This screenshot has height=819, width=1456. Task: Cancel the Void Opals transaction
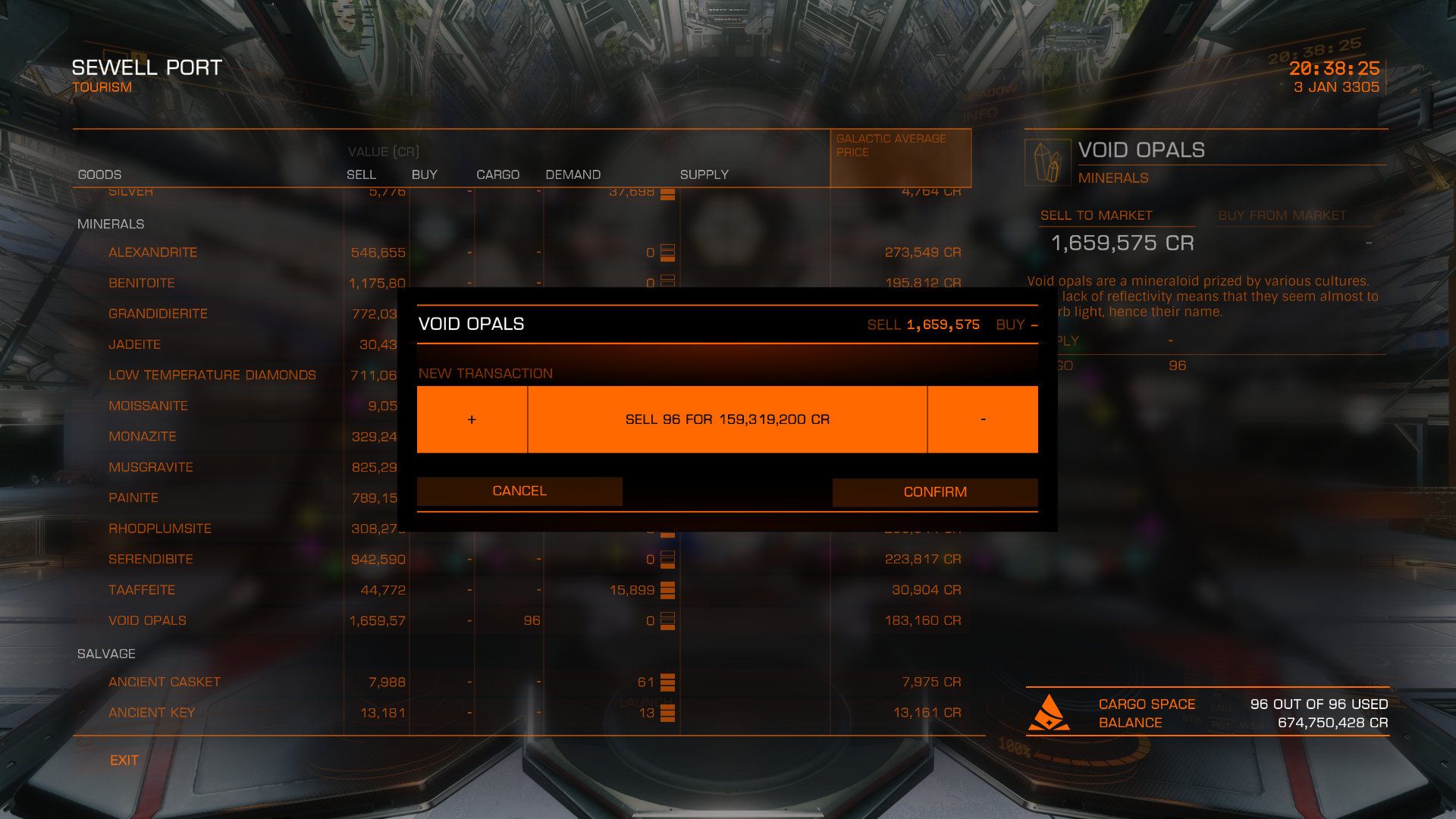pos(519,491)
